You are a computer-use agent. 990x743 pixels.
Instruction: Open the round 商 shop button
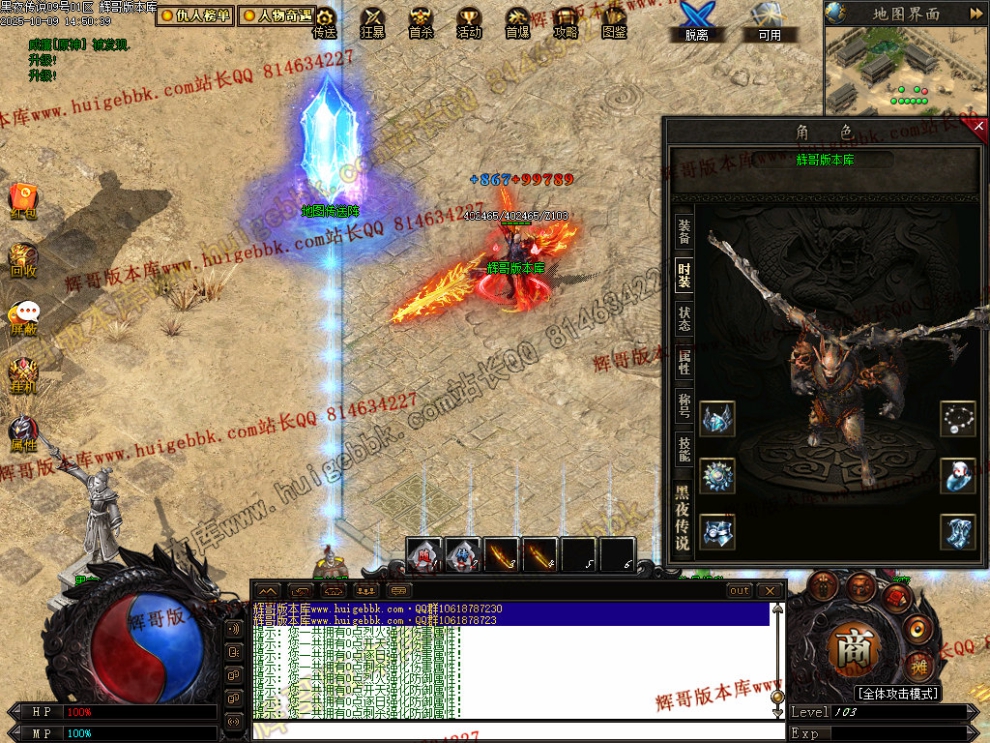tap(853, 647)
